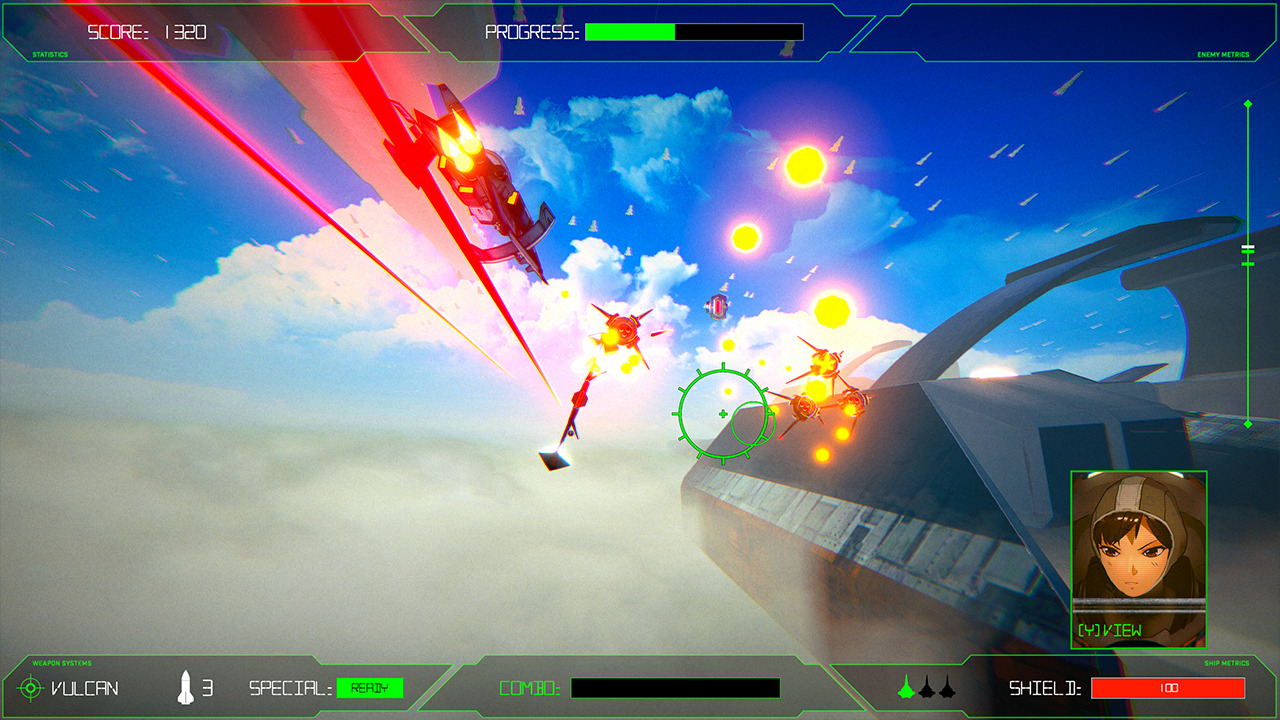This screenshot has width=1280, height=720.
Task: Expand the SHIP METRICS panel label
Action: (x=1227, y=662)
